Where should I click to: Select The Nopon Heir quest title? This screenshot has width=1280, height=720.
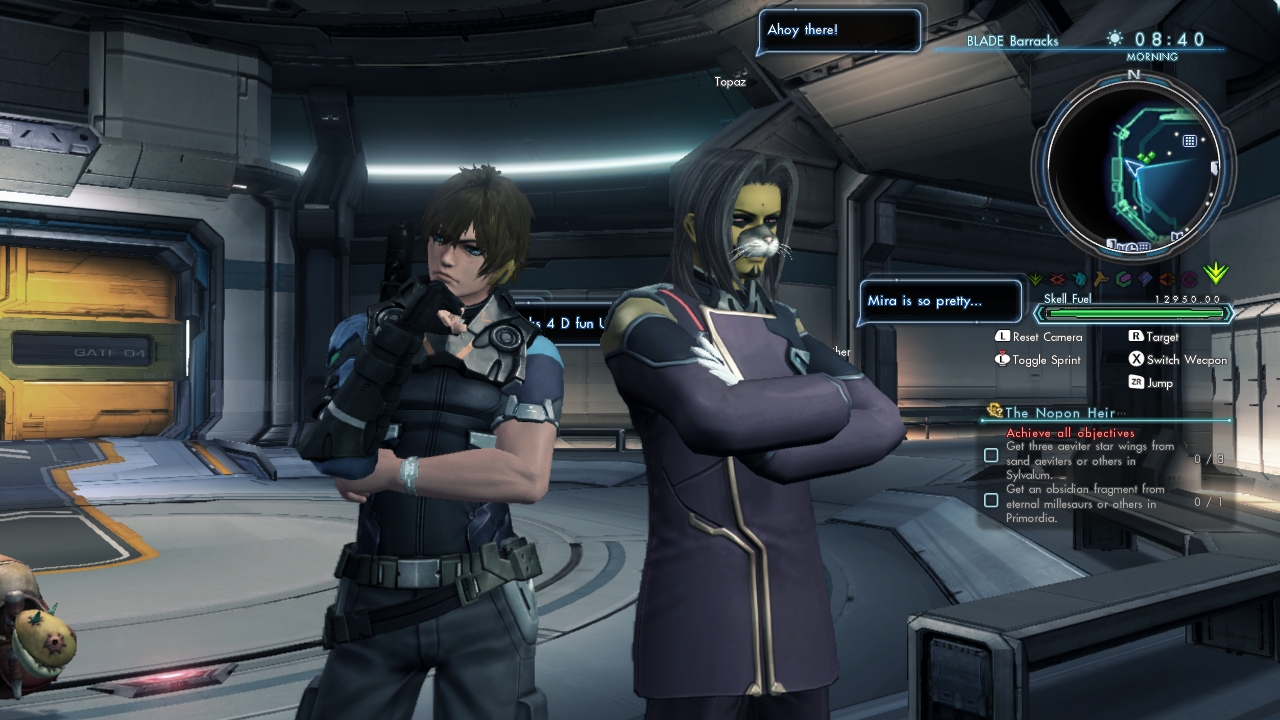1059,412
